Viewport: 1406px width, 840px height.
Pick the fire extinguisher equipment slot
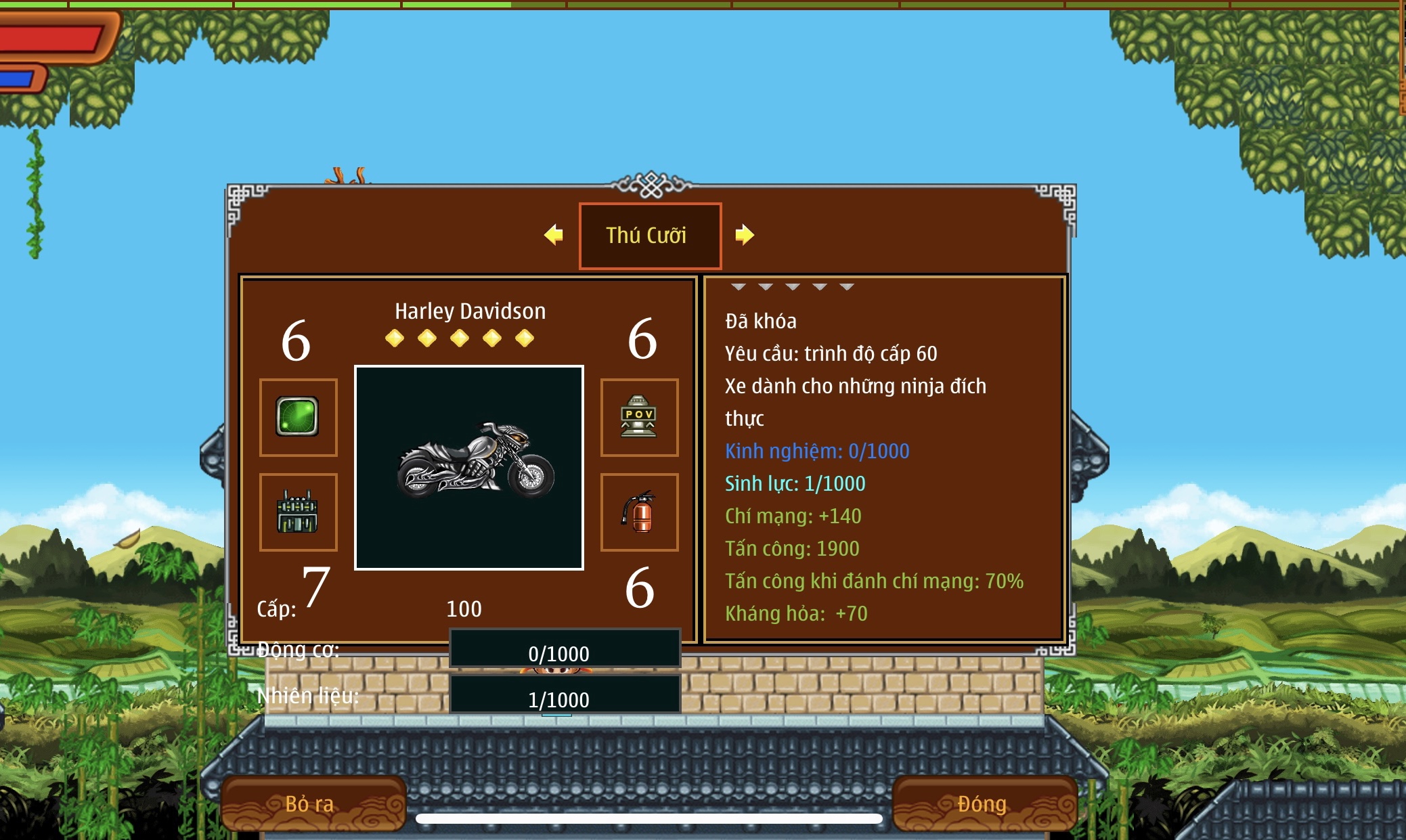639,512
